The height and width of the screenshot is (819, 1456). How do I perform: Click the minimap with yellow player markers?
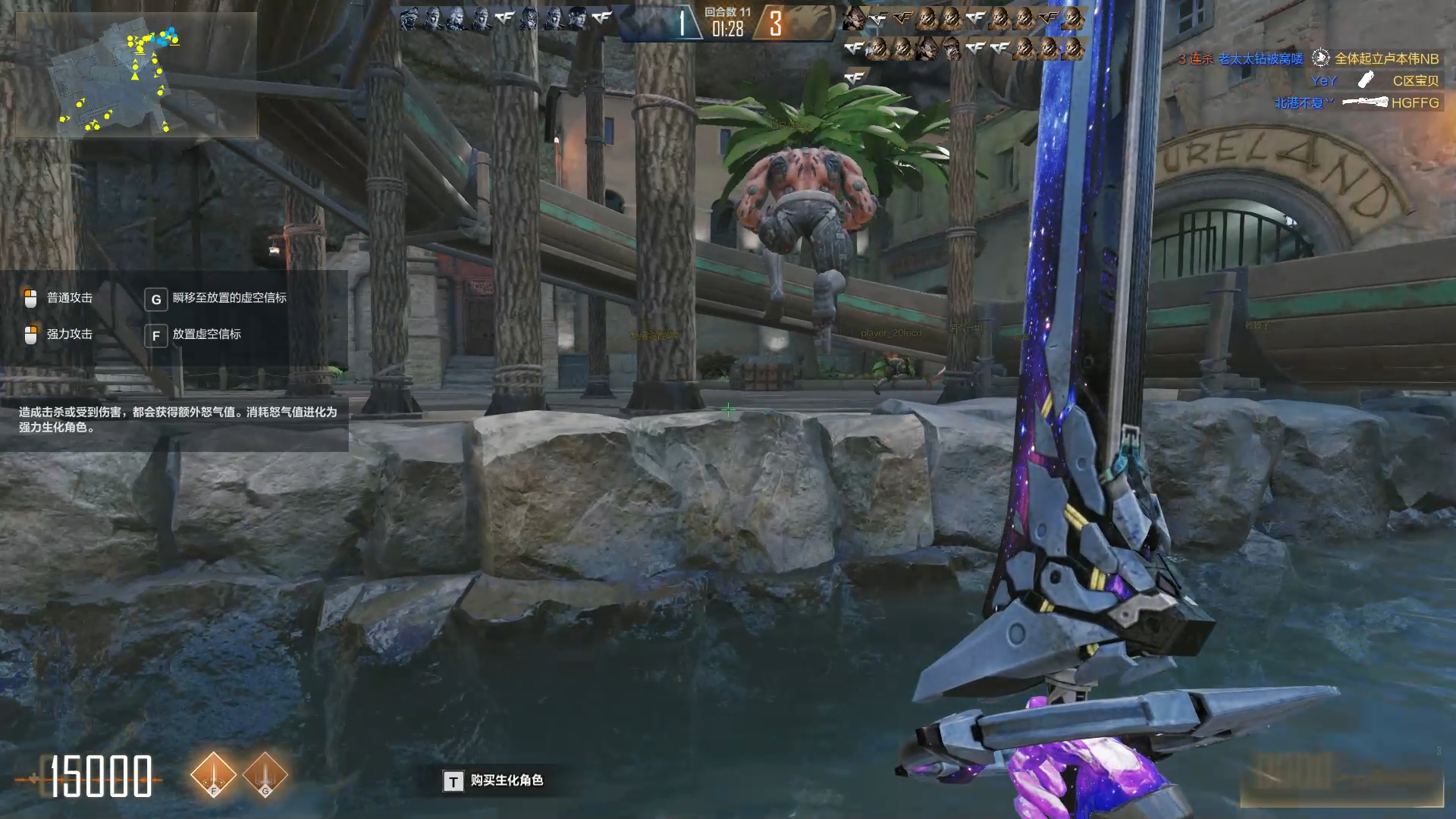pyautogui.click(x=135, y=76)
